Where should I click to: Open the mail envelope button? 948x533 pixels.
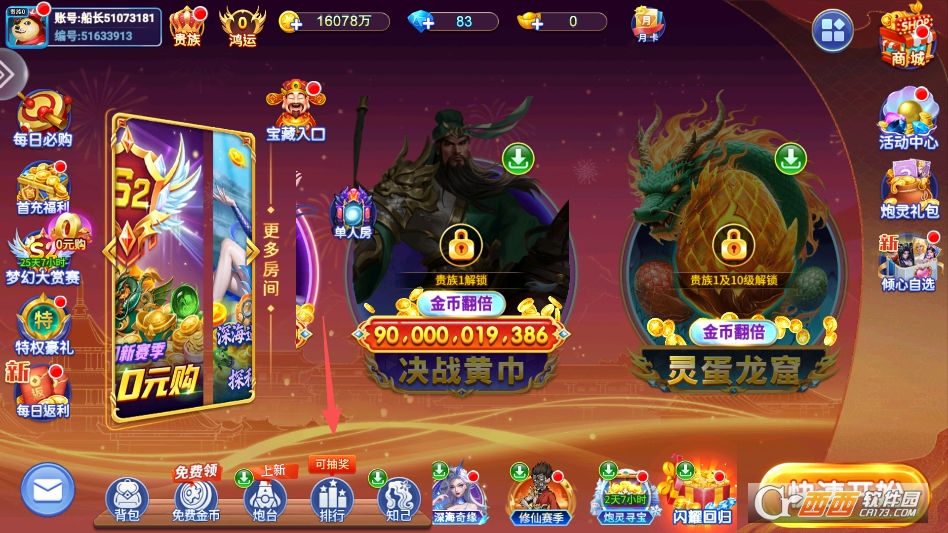pos(48,490)
